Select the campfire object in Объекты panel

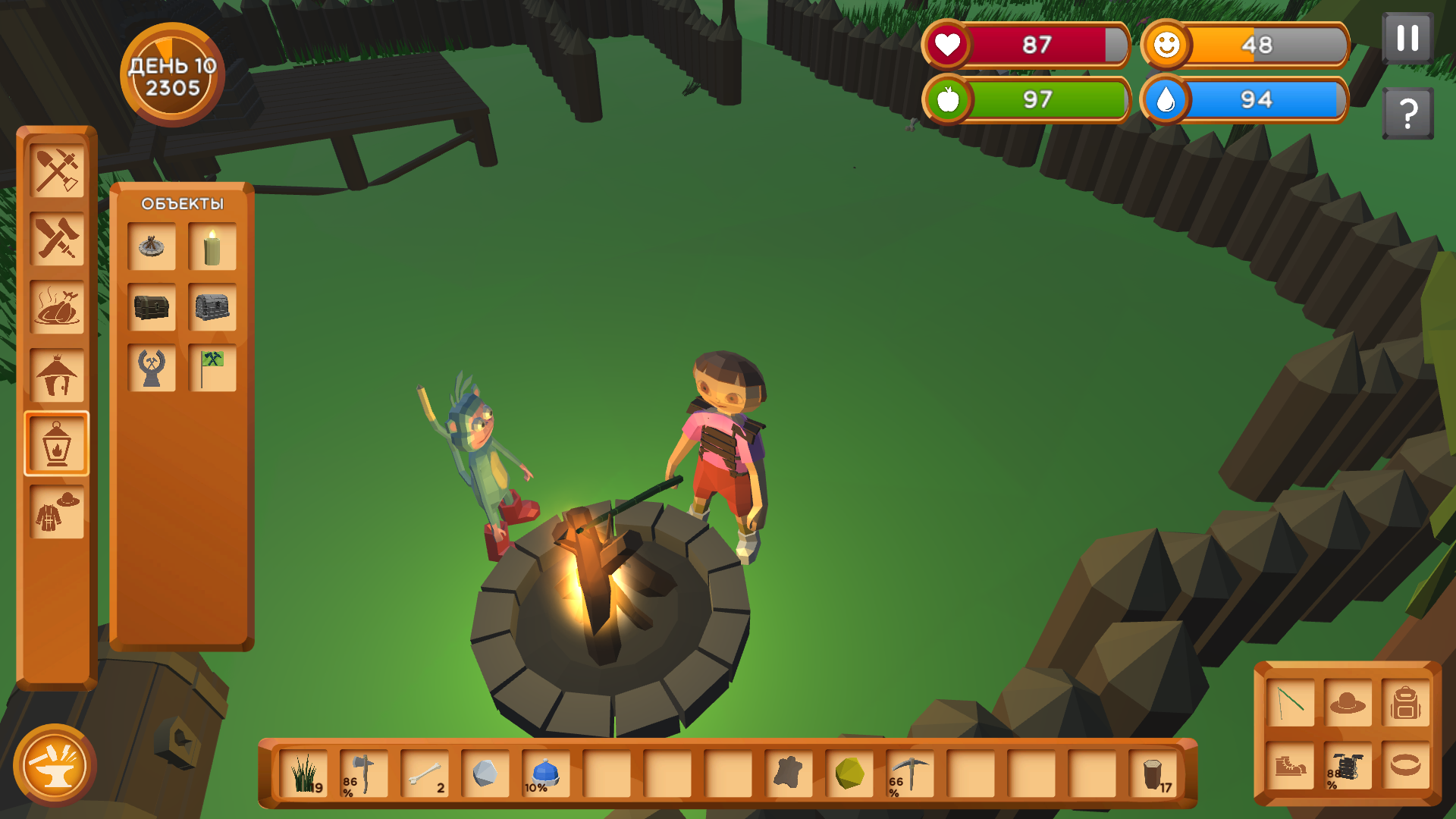coord(152,246)
